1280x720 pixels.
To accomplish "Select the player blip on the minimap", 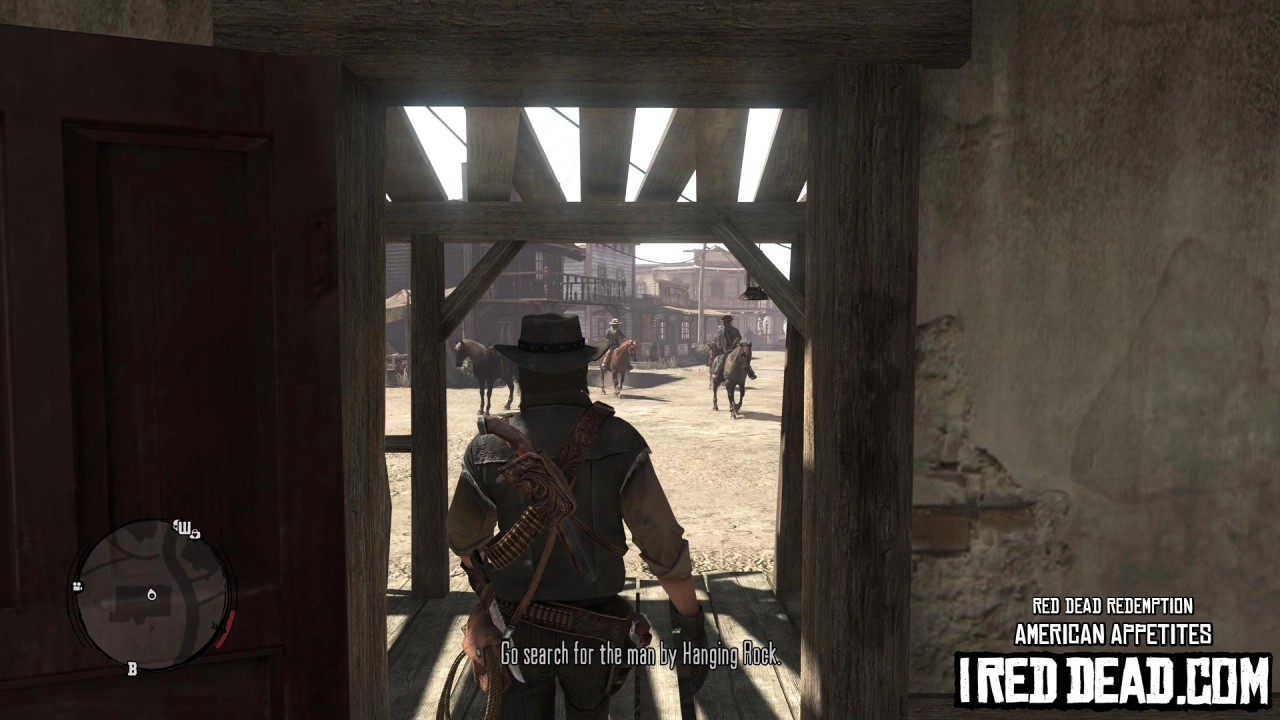I will [x=152, y=596].
